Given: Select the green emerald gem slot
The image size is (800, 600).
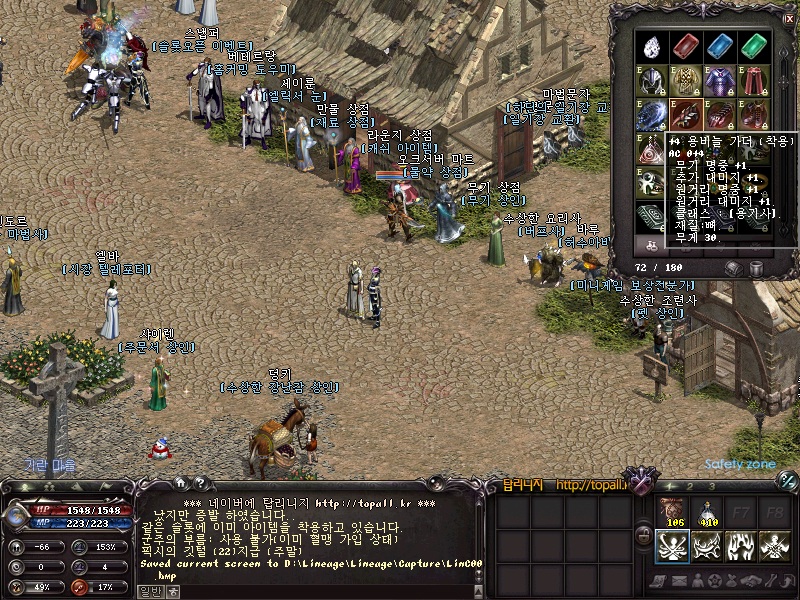Looking at the screenshot, I should point(753,46).
